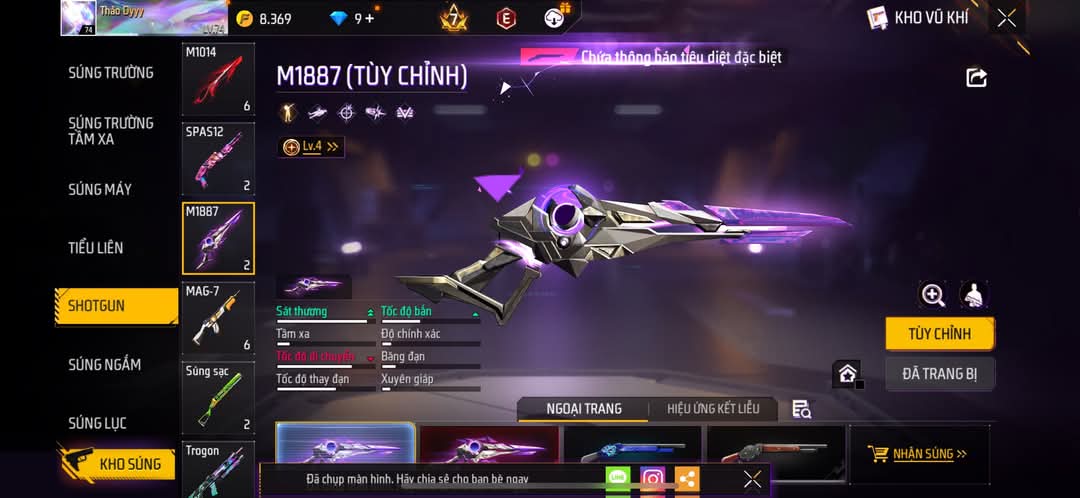Select the SPAS12 weapon tile
Viewport: 1080px width, 498px height.
pos(218,159)
